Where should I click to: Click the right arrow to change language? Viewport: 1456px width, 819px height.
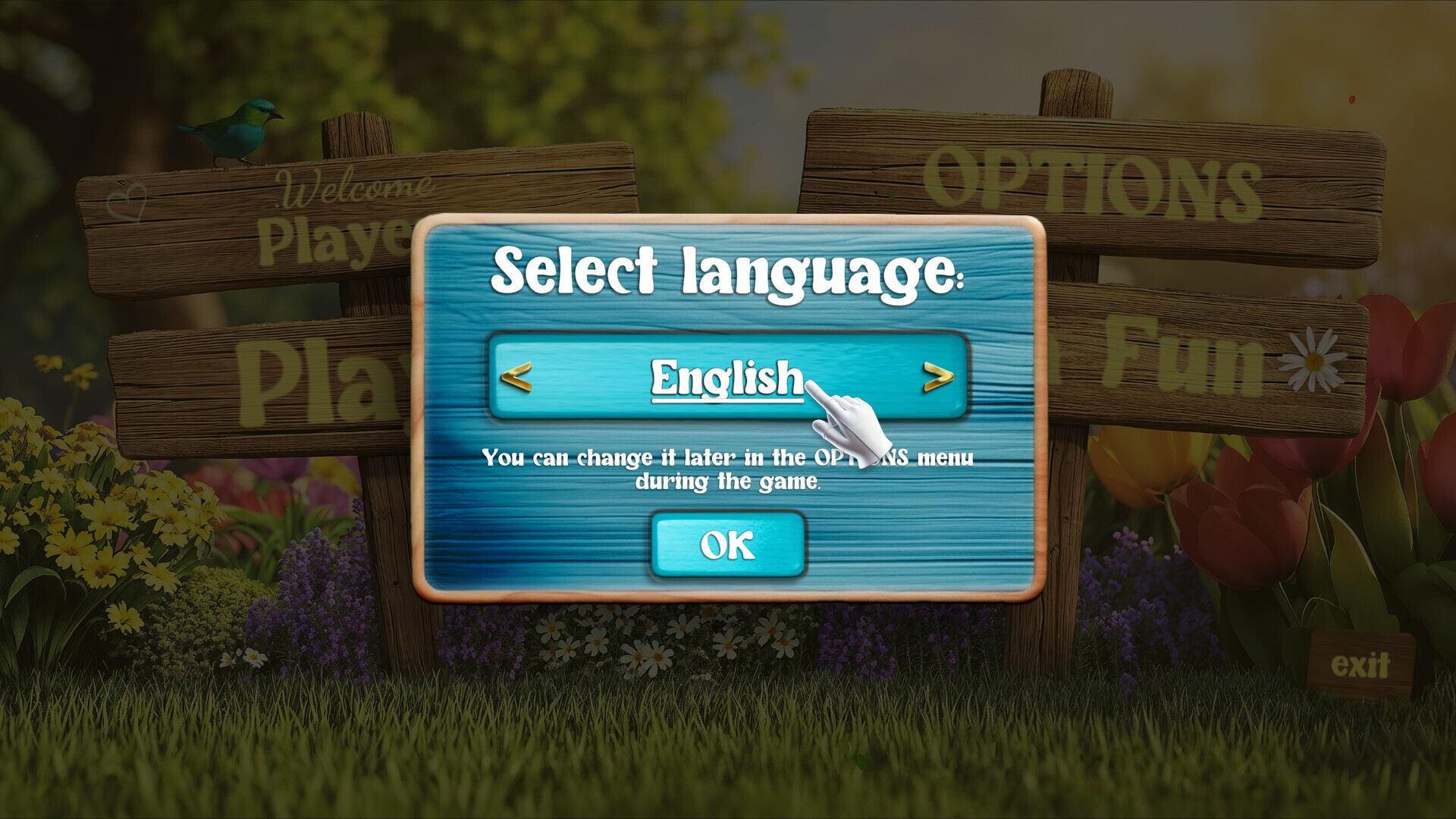tap(938, 378)
